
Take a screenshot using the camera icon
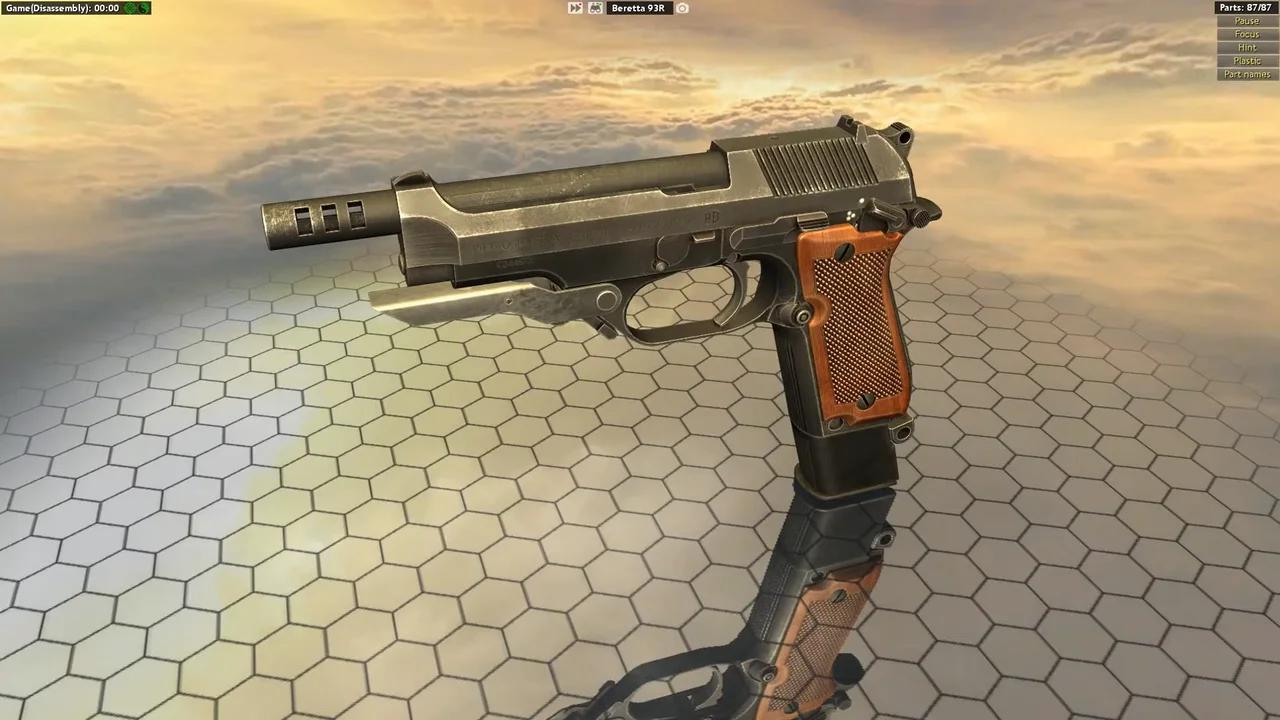(682, 8)
